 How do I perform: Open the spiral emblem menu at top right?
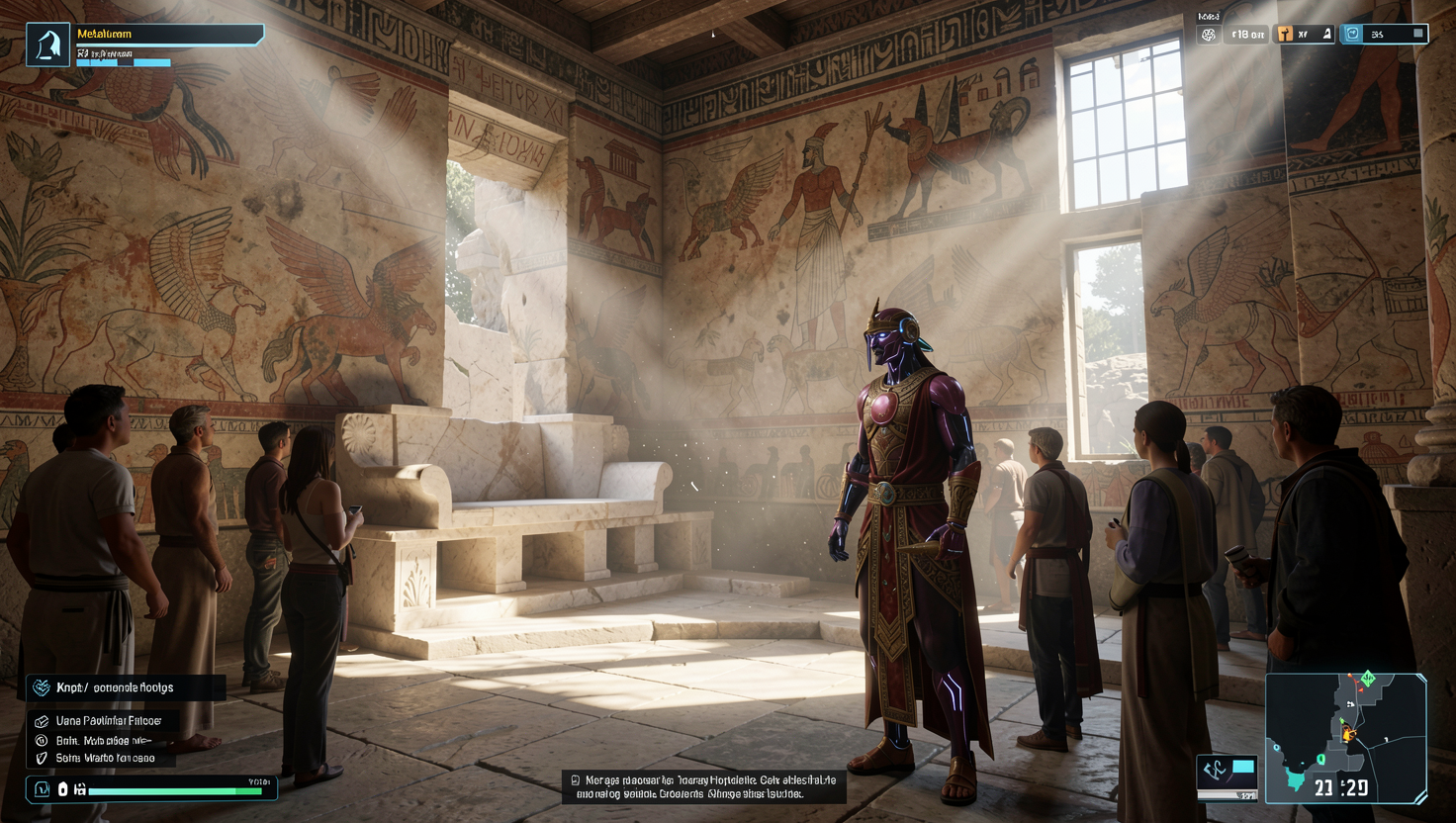pyautogui.click(x=1208, y=34)
